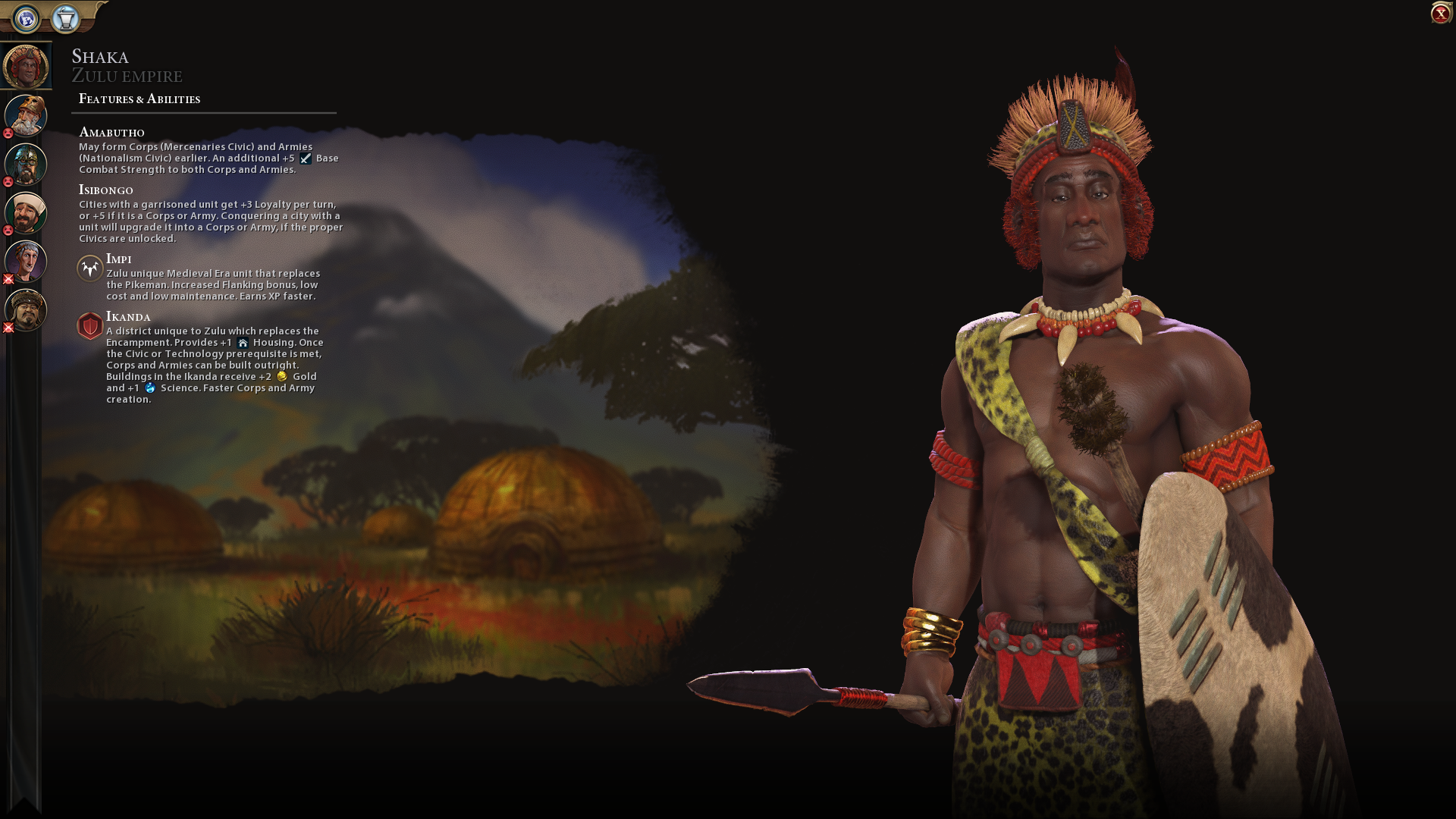Viewport: 1456px width, 819px height.
Task: Select the Viking leader with the spectacled helmet
Action: point(26,164)
